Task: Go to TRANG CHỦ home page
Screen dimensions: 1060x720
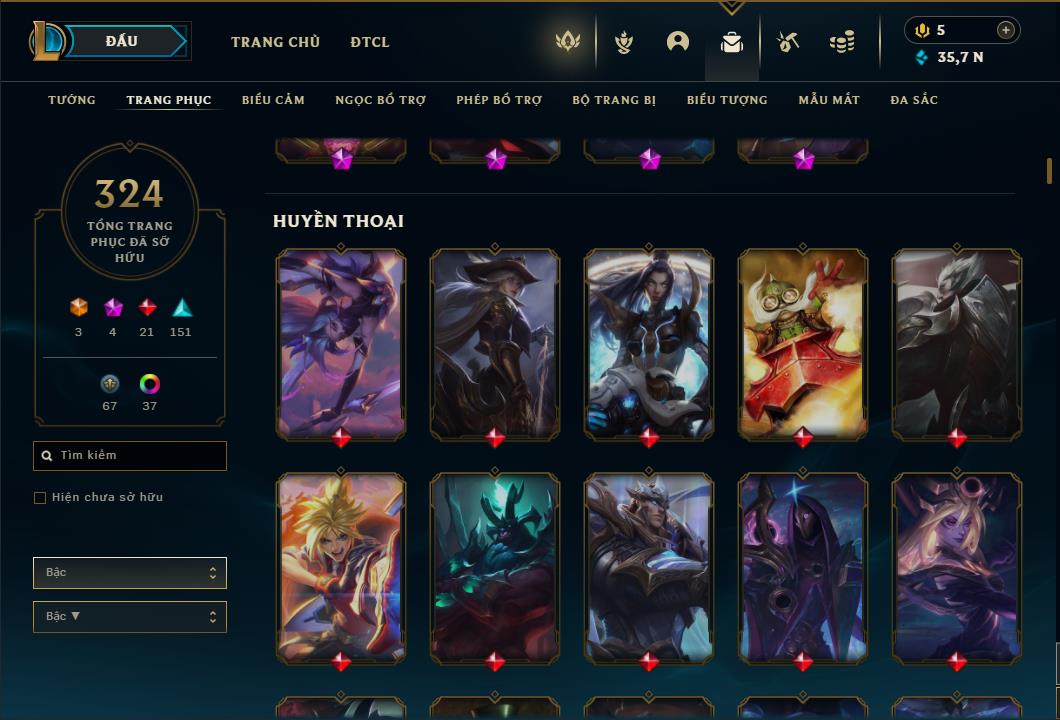Action: point(275,42)
